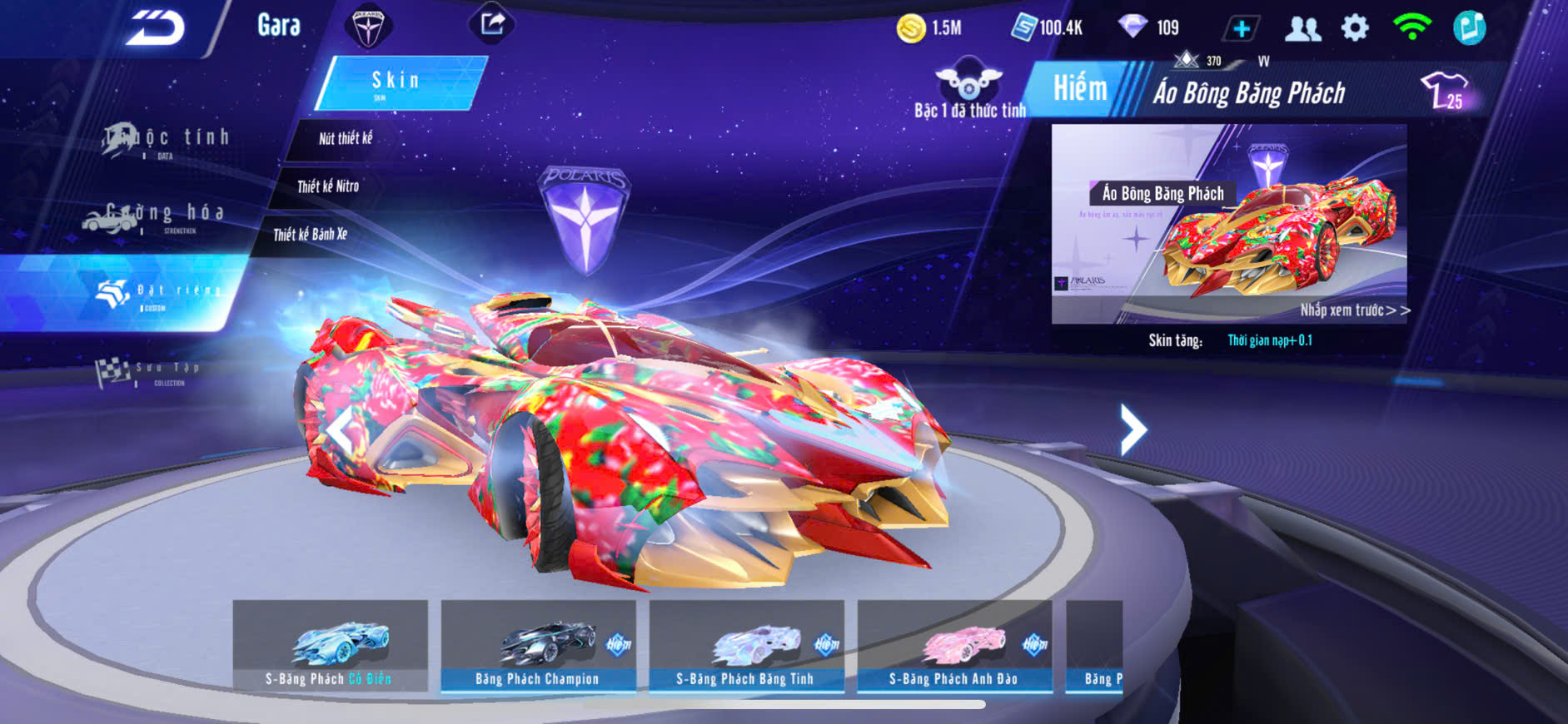This screenshot has width=1568, height=724.
Task: Go back using the arrow button
Action: click(x=156, y=28)
